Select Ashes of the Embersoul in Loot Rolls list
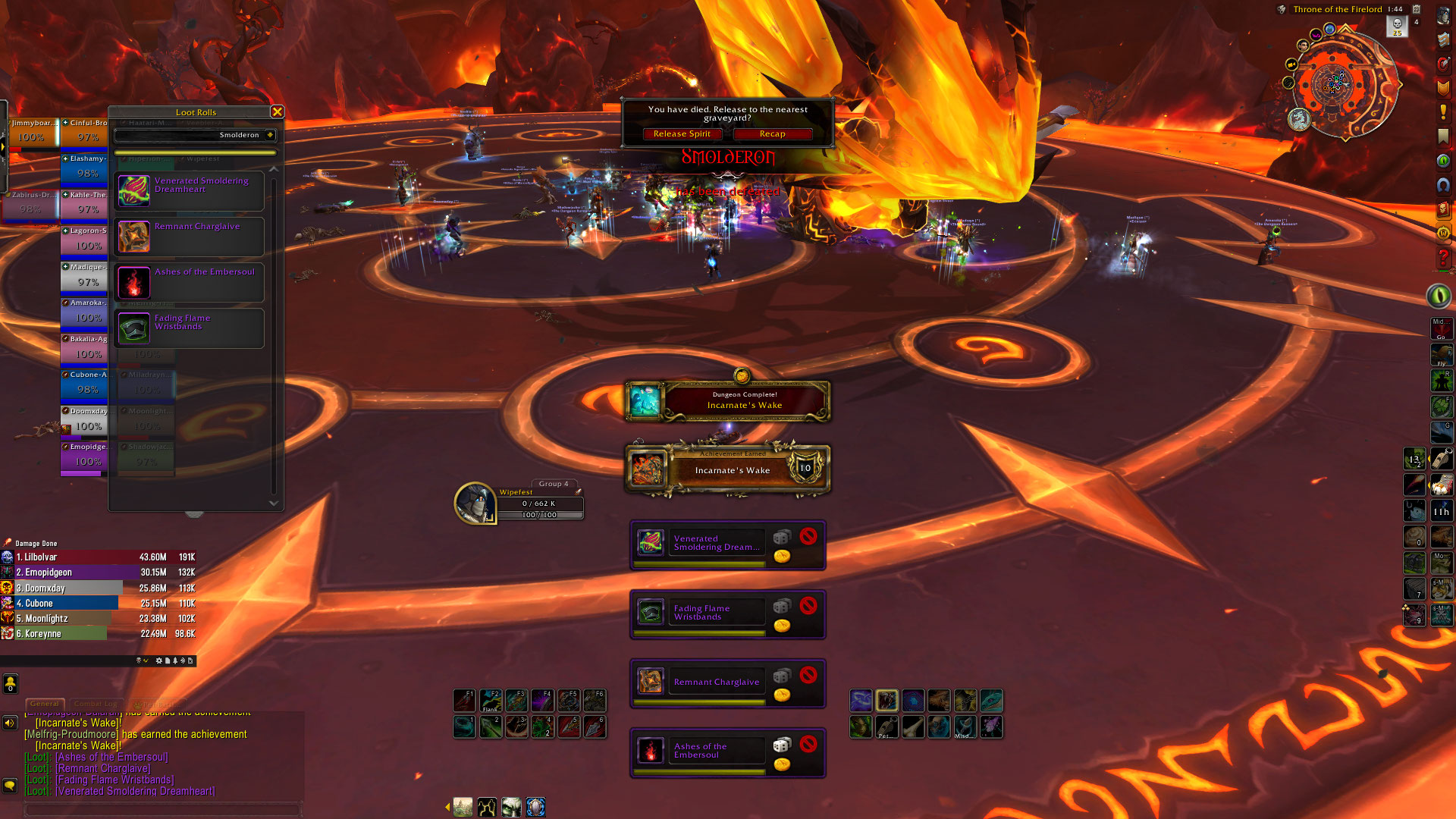Viewport: 1456px width, 819px height. tap(189, 282)
